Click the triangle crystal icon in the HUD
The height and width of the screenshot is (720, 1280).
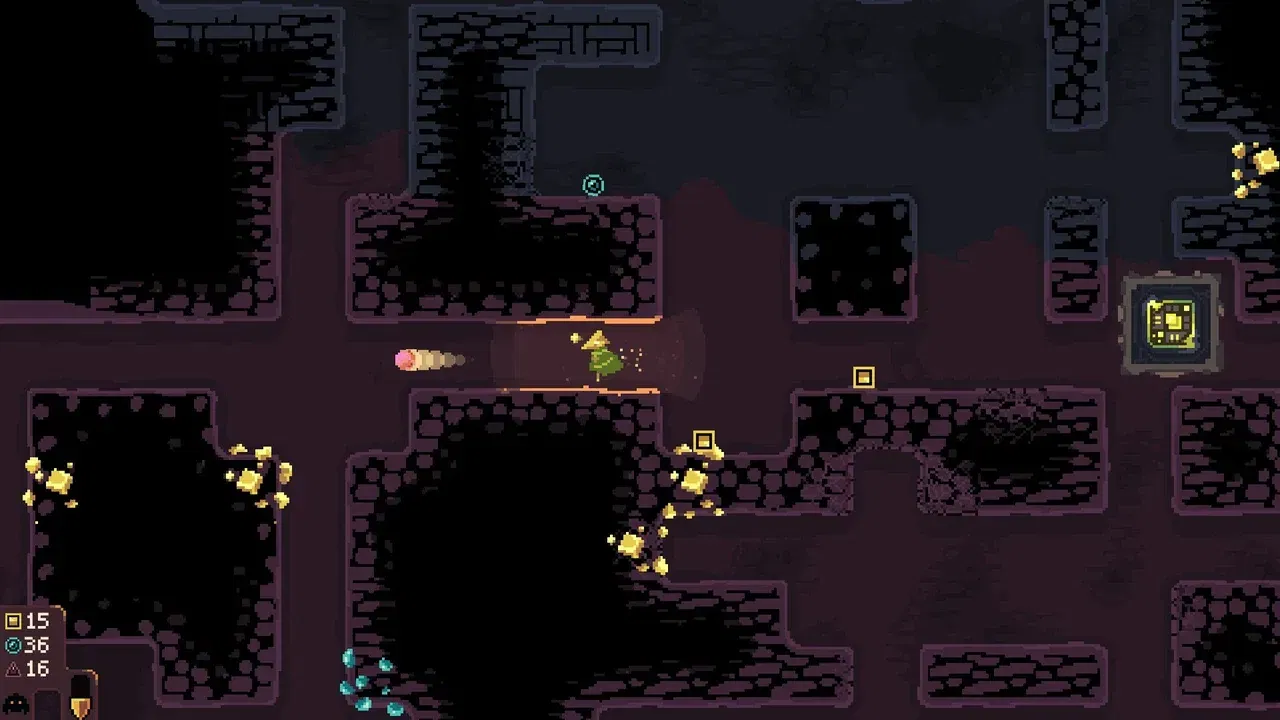pyautogui.click(x=13, y=668)
